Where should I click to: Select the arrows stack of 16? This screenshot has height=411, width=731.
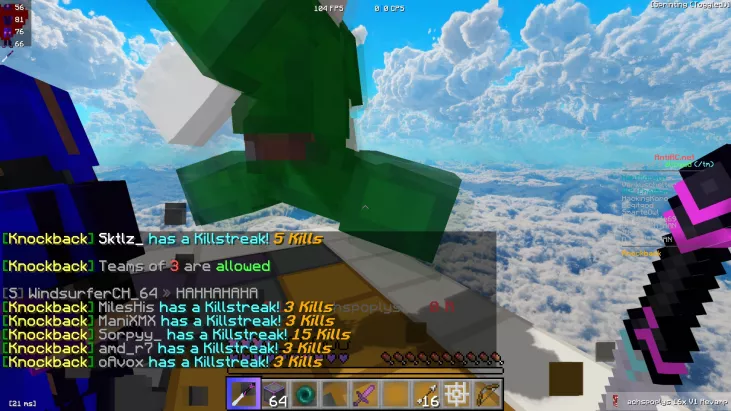427,394
